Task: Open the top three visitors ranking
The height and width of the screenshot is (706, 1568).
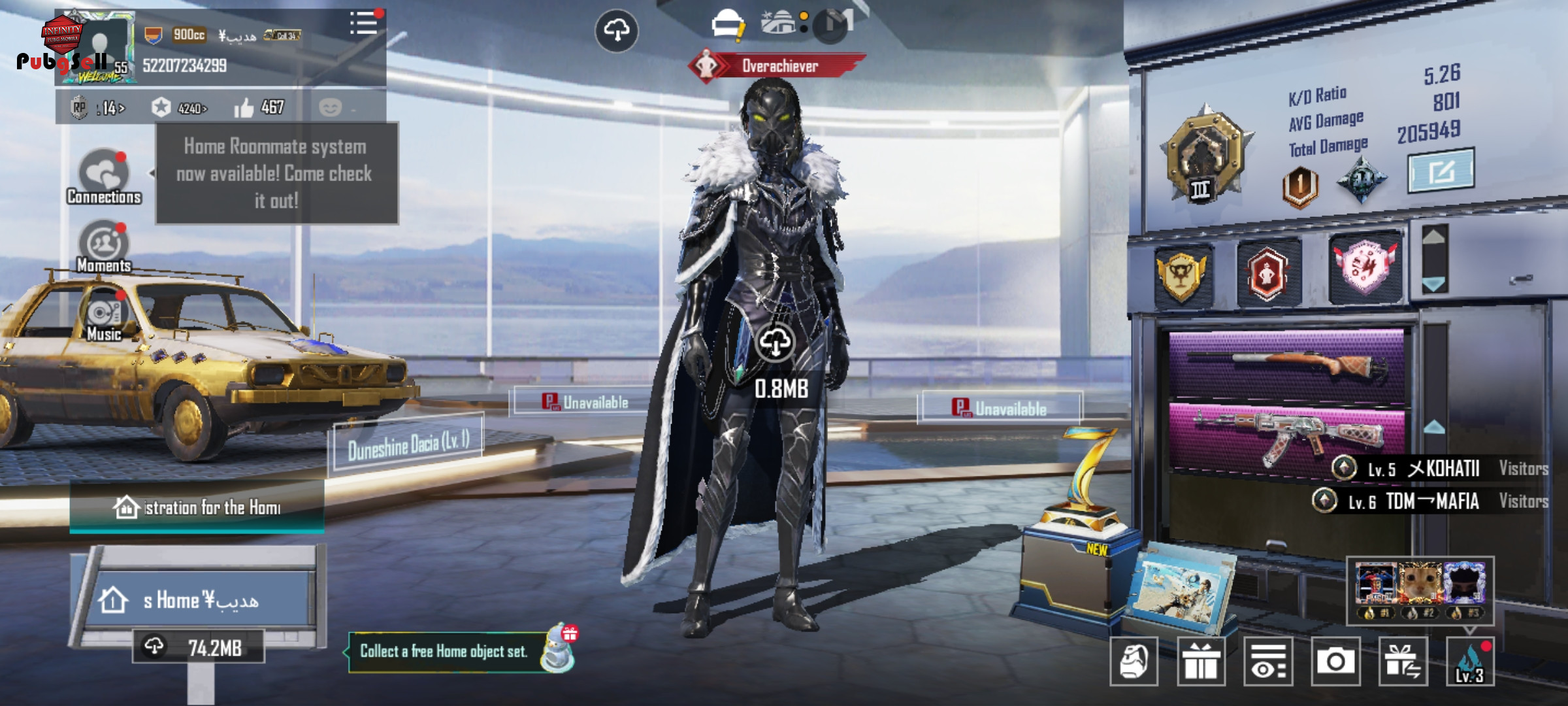Action: point(1420,590)
